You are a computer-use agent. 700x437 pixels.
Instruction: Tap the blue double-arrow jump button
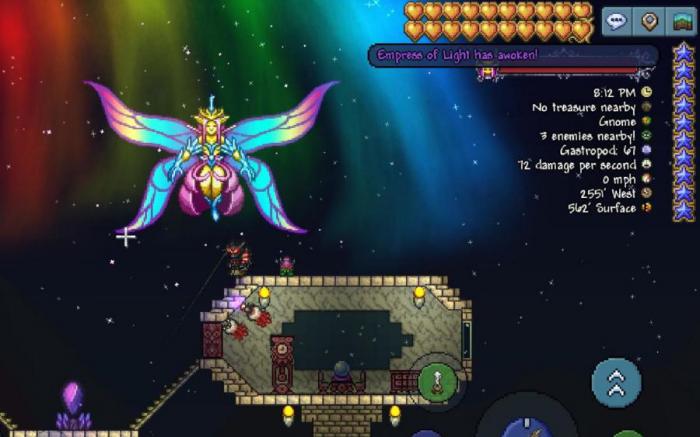click(616, 381)
